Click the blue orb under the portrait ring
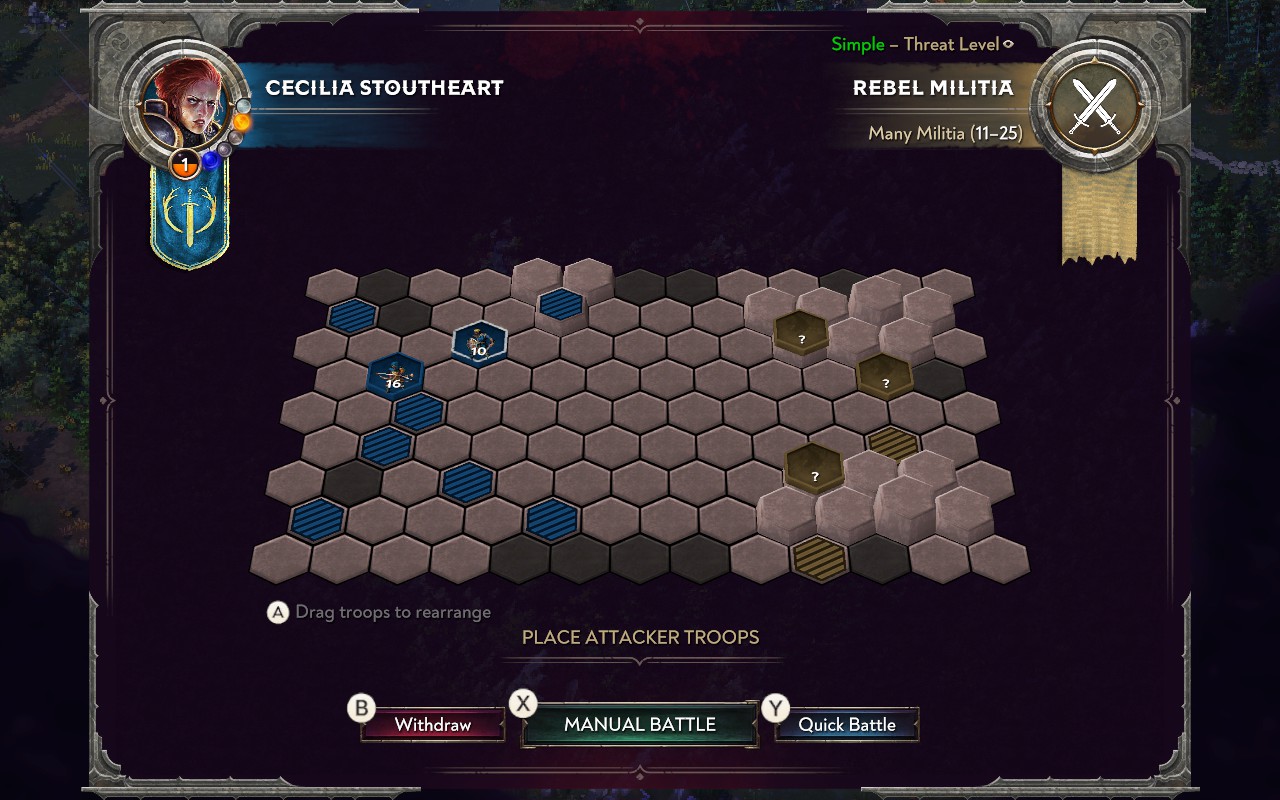The image size is (1280, 800). [210, 162]
